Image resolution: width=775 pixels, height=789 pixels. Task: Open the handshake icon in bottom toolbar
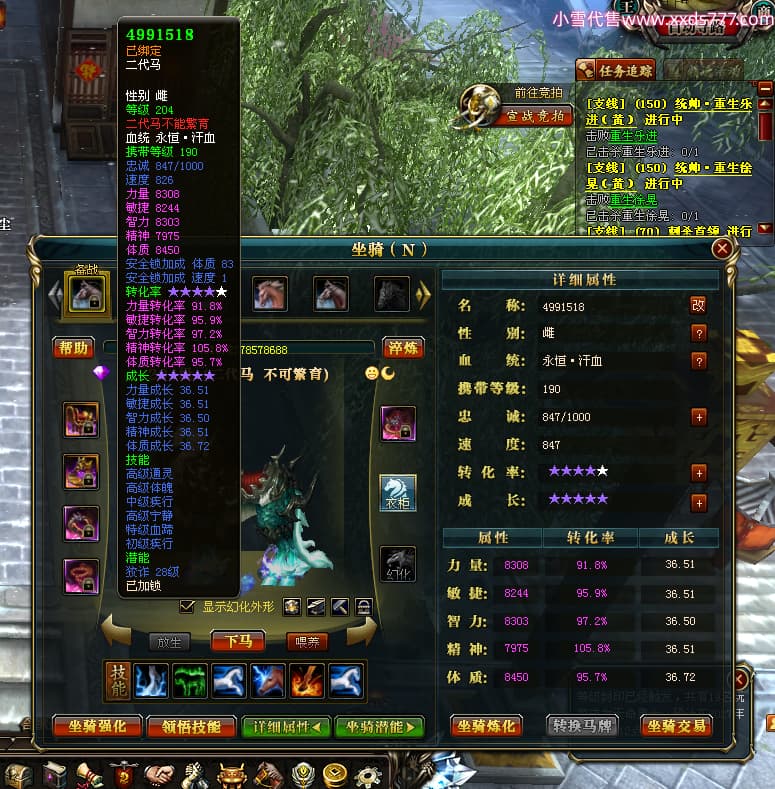tap(157, 775)
